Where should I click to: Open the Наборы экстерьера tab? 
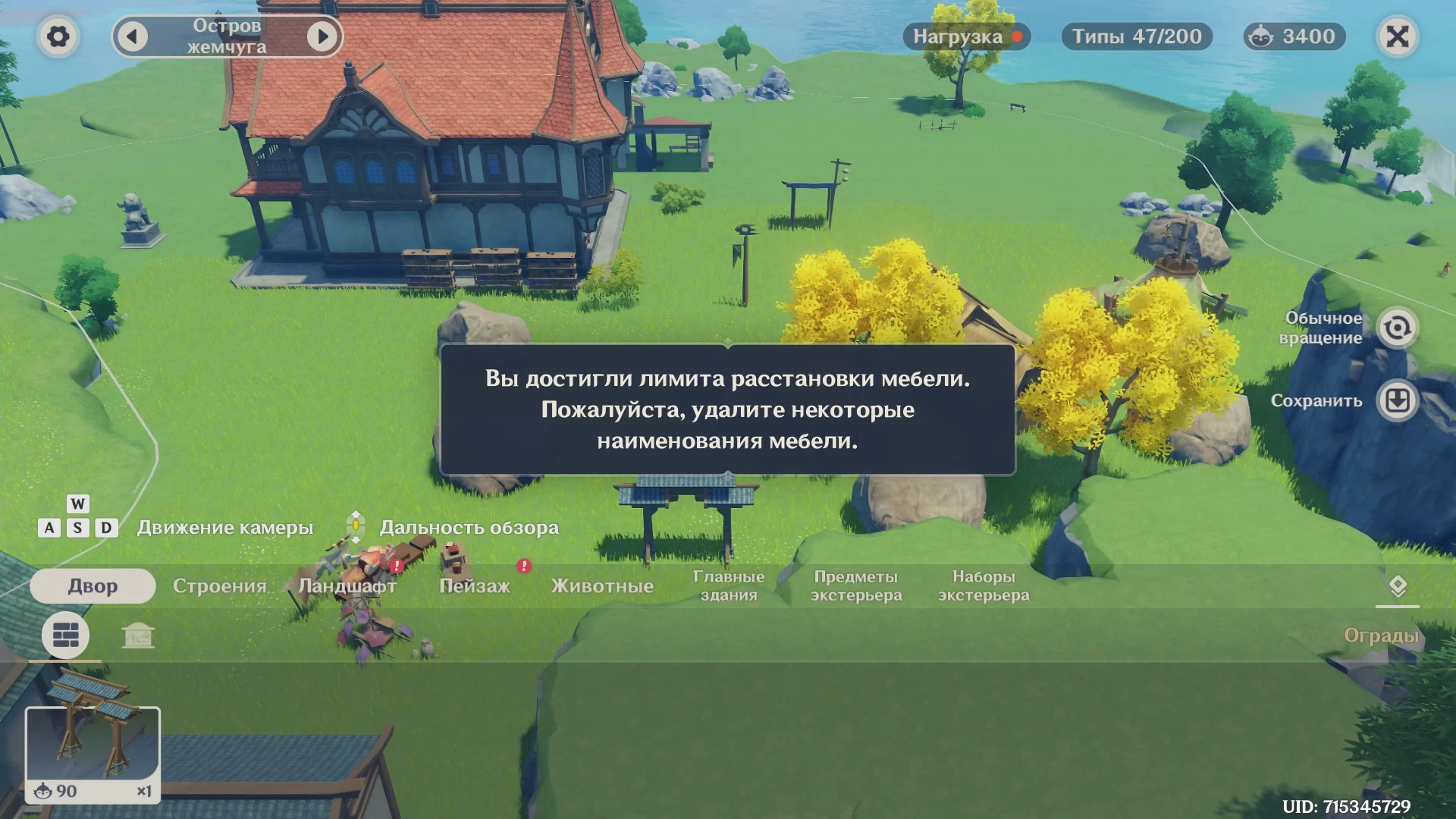pyautogui.click(x=984, y=586)
